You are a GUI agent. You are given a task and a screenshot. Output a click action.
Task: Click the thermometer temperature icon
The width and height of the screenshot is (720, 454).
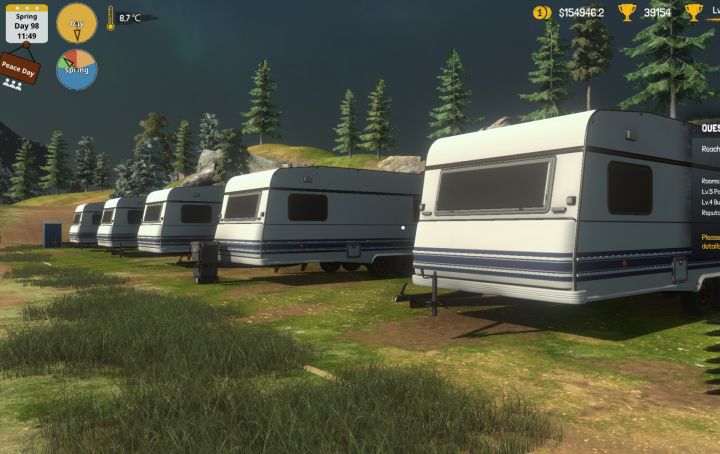[110, 18]
